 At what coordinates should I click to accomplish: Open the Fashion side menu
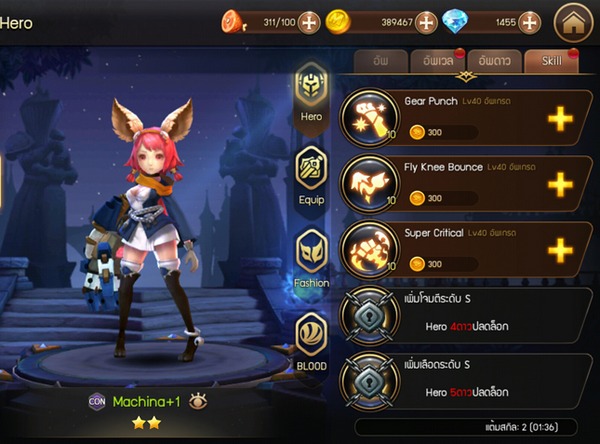pos(311,255)
